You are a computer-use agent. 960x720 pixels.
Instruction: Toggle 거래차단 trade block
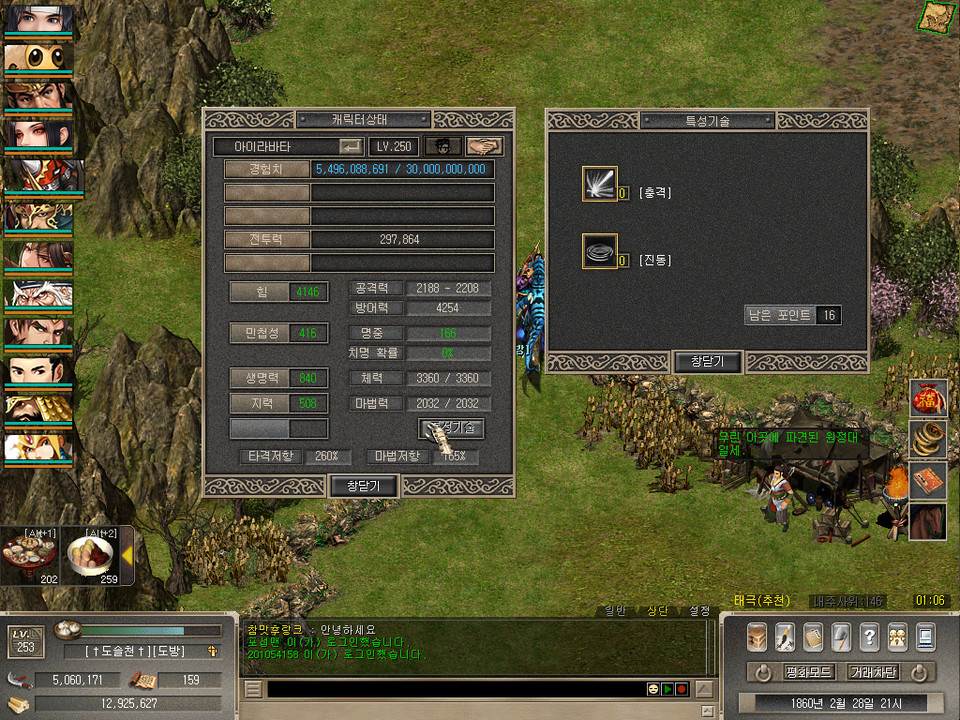[x=873, y=672]
